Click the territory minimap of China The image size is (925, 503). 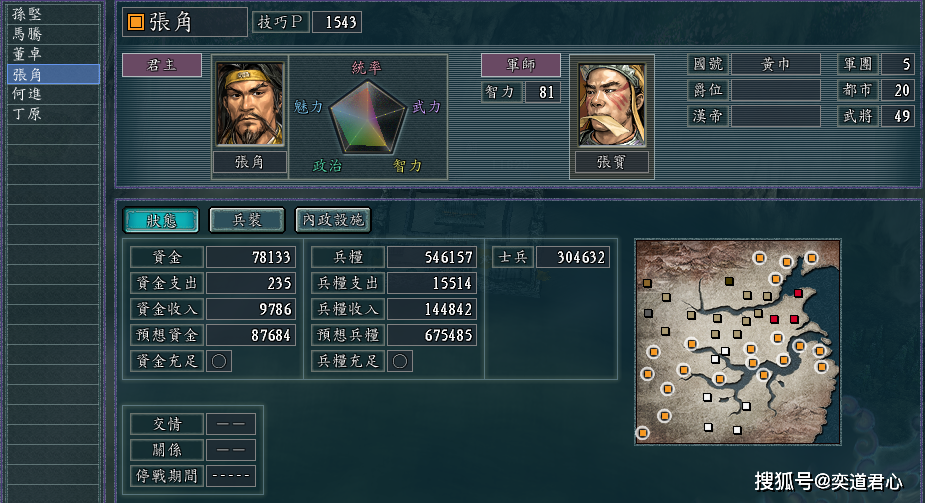pyautogui.click(x=734, y=342)
